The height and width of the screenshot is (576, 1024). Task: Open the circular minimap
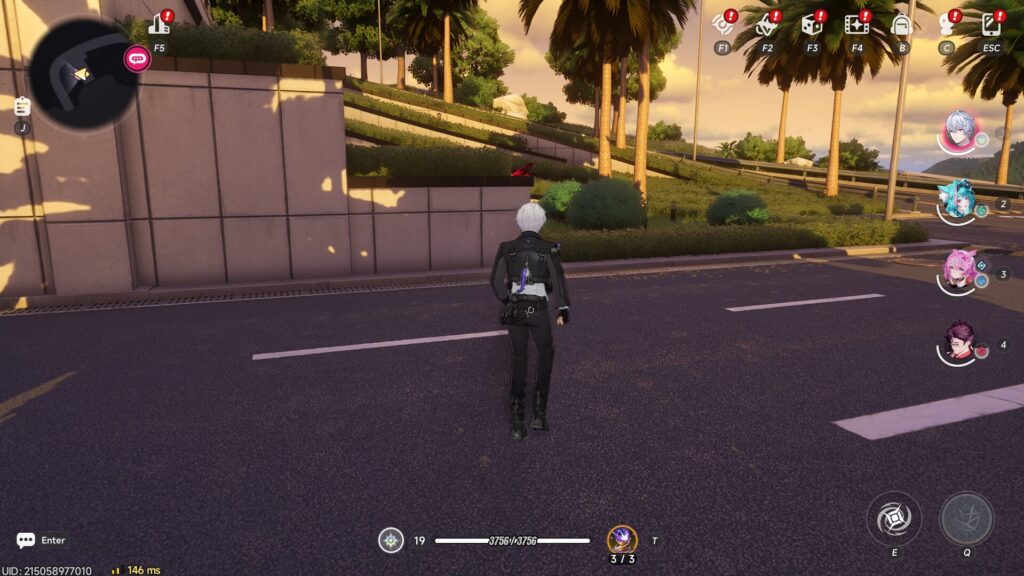point(82,74)
